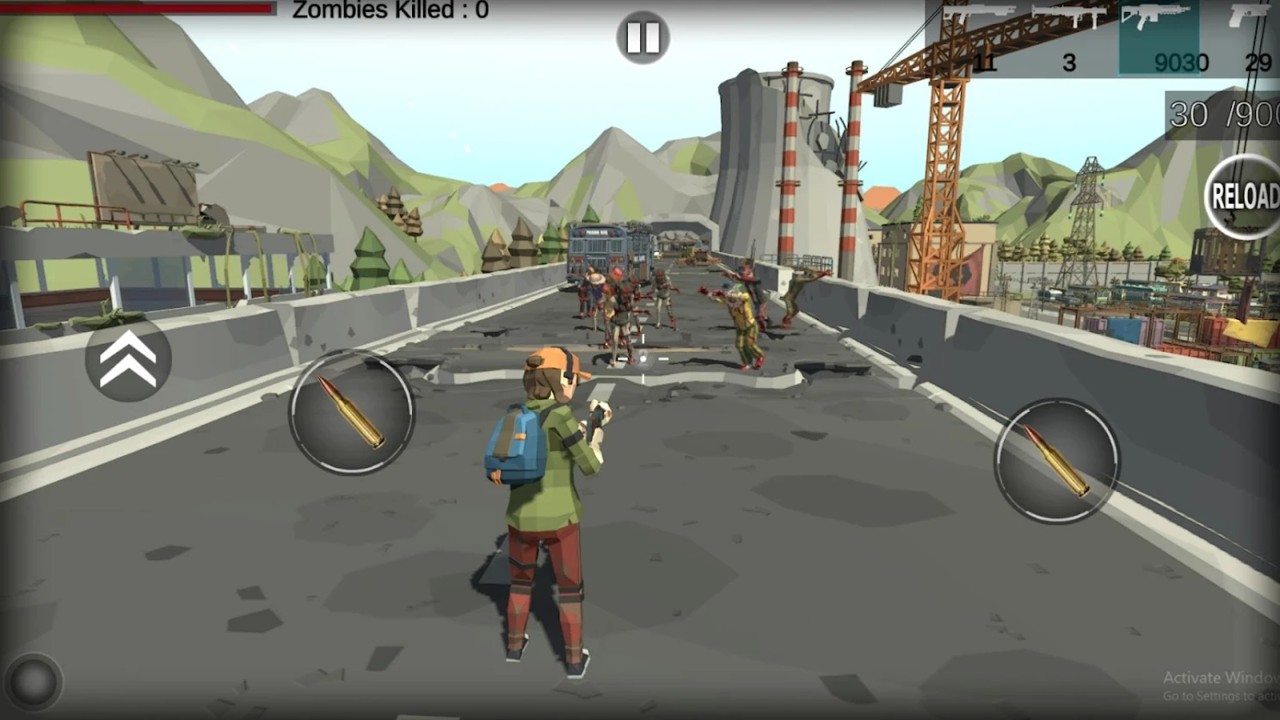Viewport: 1280px width, 720px height.
Task: Pause the game with the pause button
Action: tap(642, 38)
